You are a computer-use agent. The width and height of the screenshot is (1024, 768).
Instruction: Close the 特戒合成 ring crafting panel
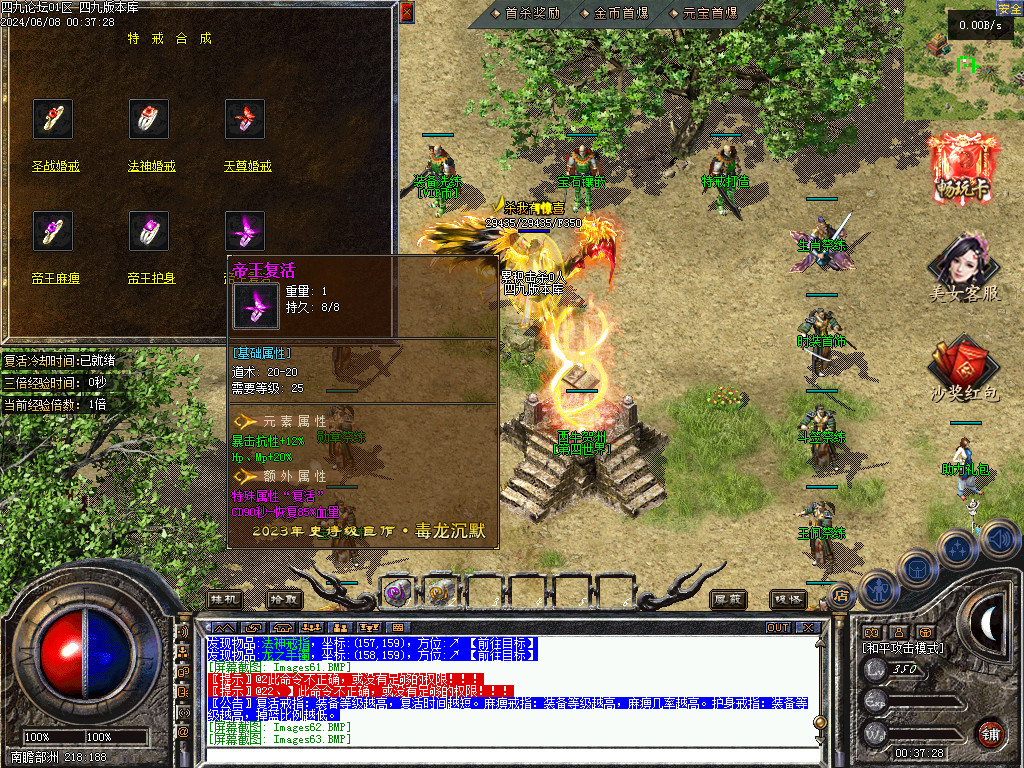[x=406, y=13]
